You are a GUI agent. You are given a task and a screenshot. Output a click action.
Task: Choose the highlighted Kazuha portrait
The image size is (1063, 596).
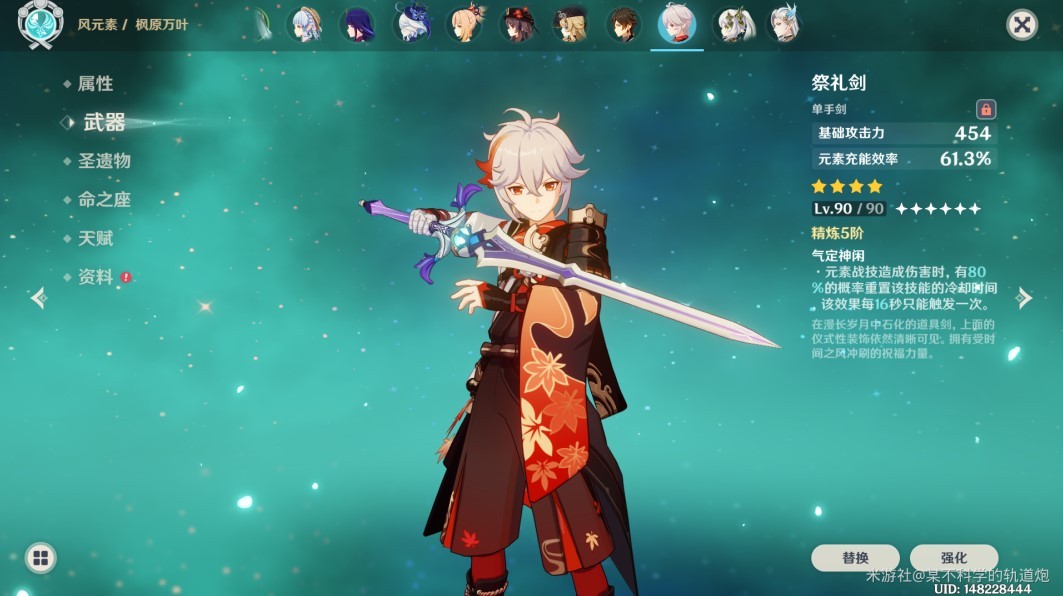pyautogui.click(x=677, y=25)
